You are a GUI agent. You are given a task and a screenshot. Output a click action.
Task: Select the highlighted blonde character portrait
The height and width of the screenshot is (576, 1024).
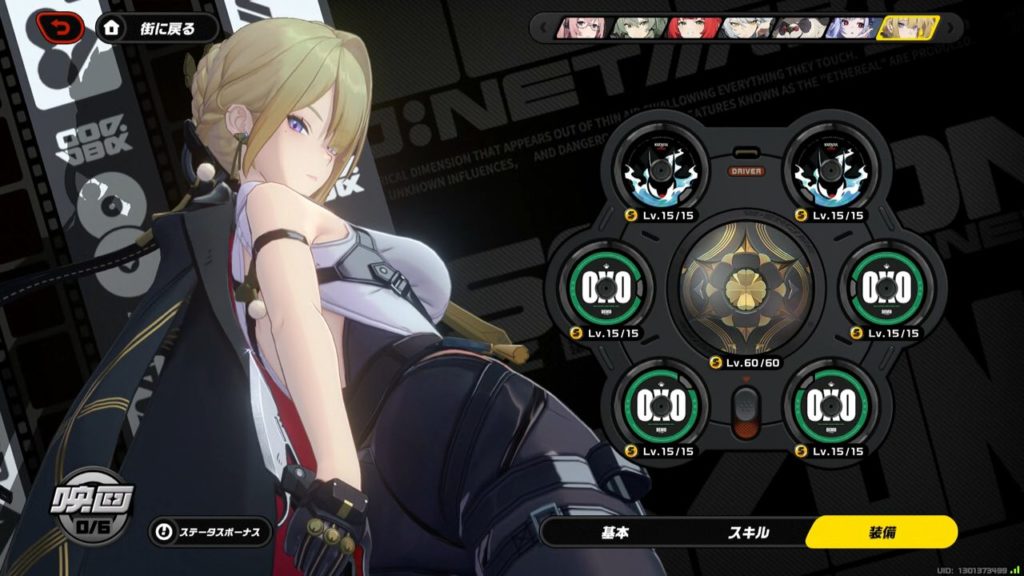click(905, 27)
